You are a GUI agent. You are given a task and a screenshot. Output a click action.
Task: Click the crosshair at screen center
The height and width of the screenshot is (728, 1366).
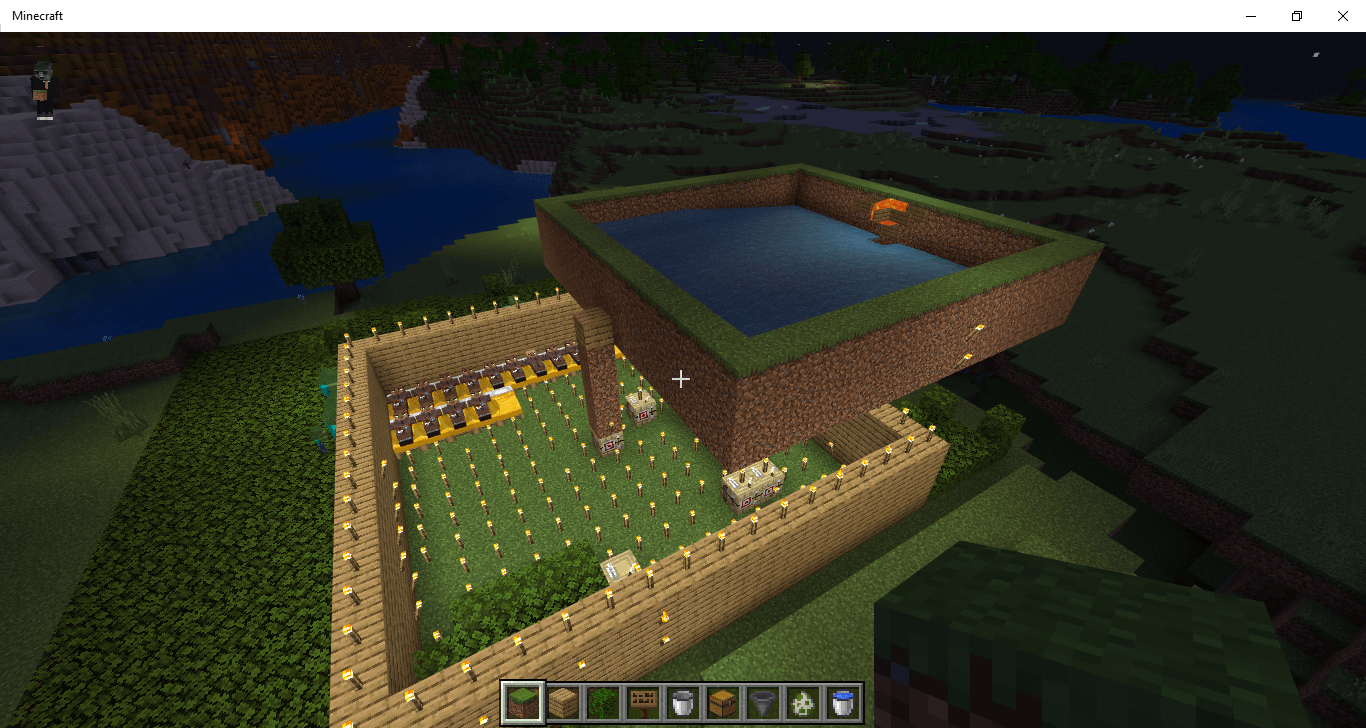[x=682, y=379]
